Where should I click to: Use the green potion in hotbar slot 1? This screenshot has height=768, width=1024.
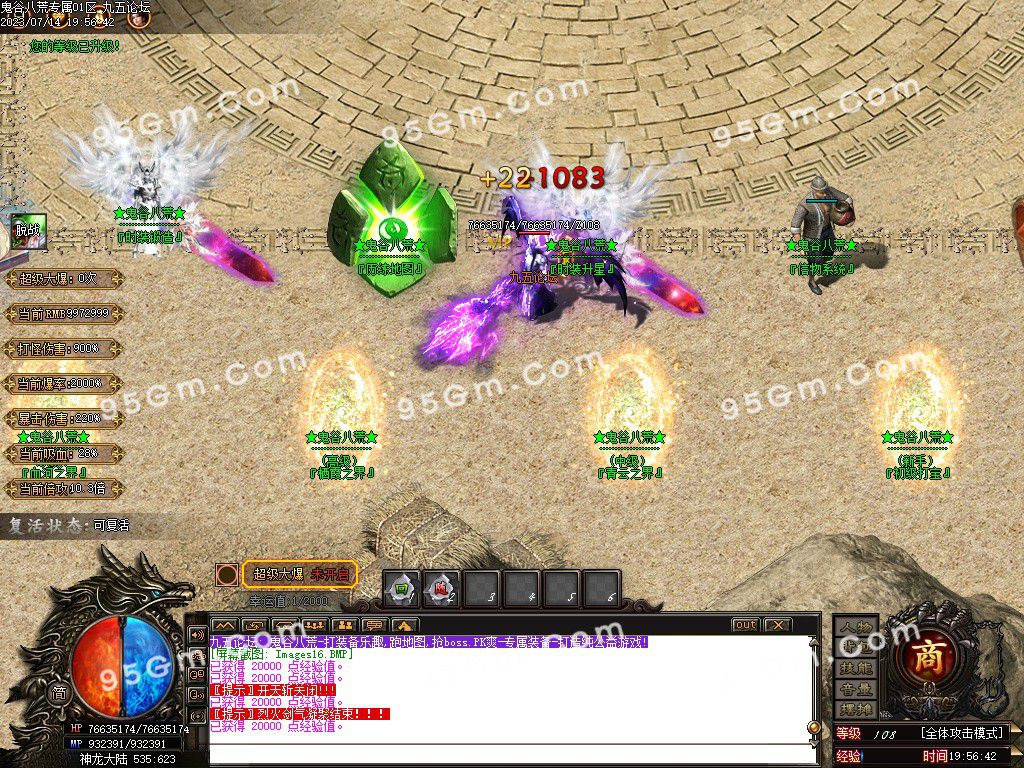pyautogui.click(x=402, y=588)
